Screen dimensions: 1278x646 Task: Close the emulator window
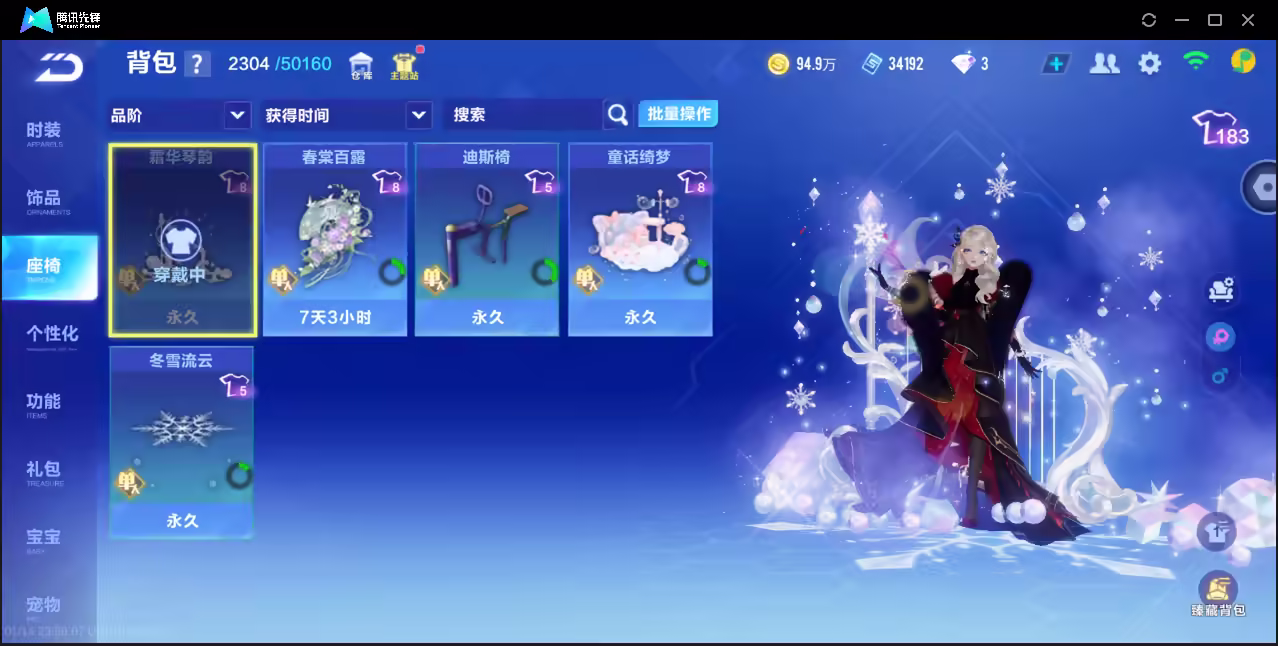point(1248,20)
